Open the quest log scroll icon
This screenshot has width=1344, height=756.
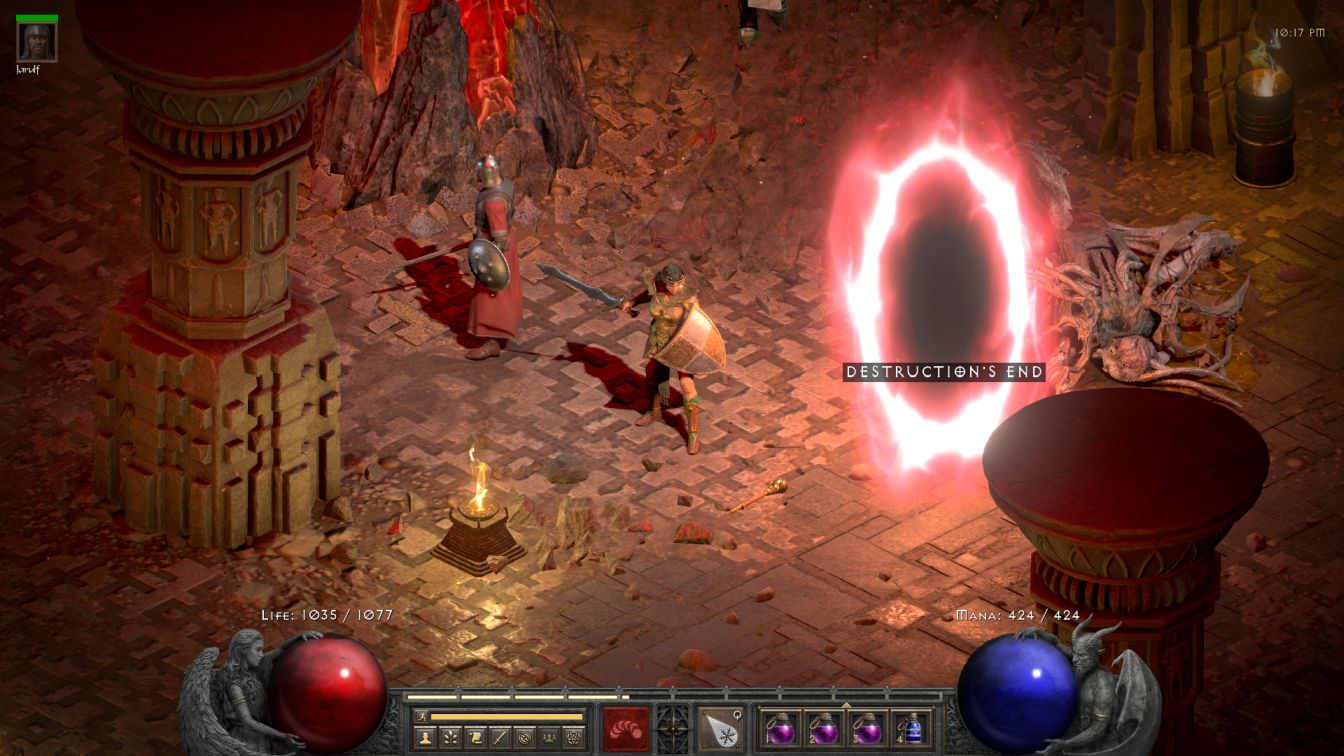point(475,738)
